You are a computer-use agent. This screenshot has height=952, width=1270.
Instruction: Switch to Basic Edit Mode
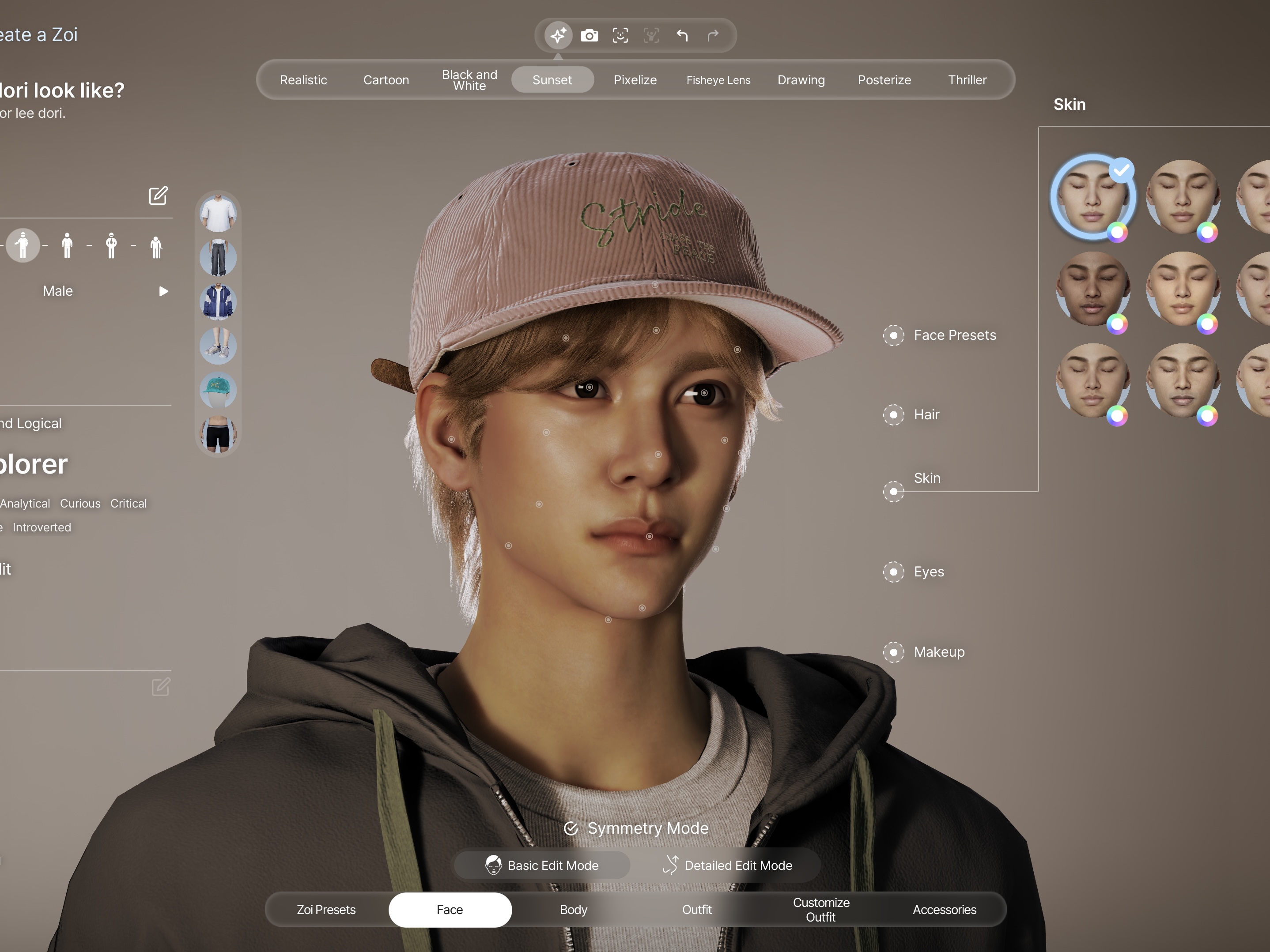point(542,865)
